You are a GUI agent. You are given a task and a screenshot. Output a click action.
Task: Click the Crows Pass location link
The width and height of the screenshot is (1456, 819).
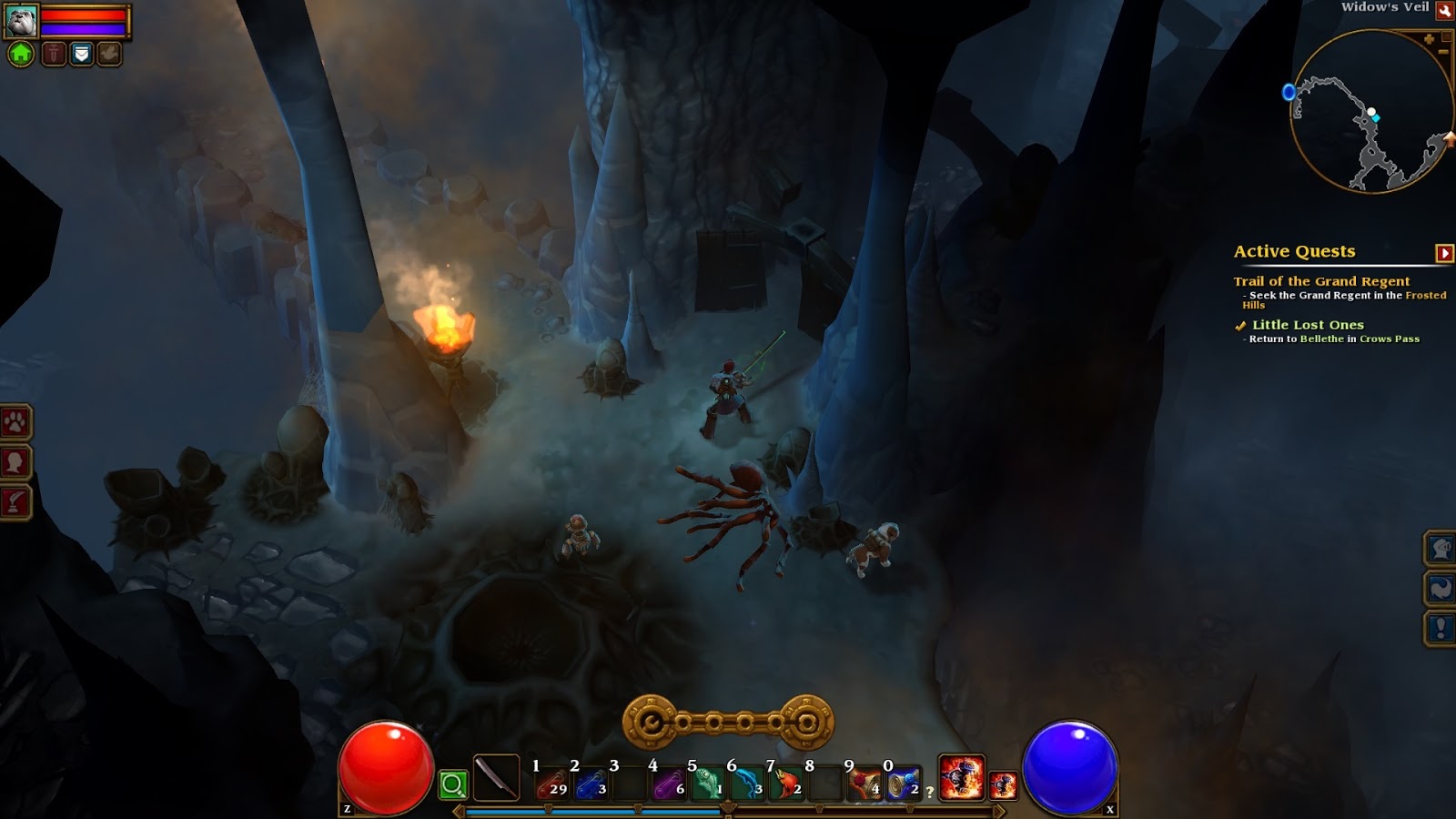[x=1390, y=337]
